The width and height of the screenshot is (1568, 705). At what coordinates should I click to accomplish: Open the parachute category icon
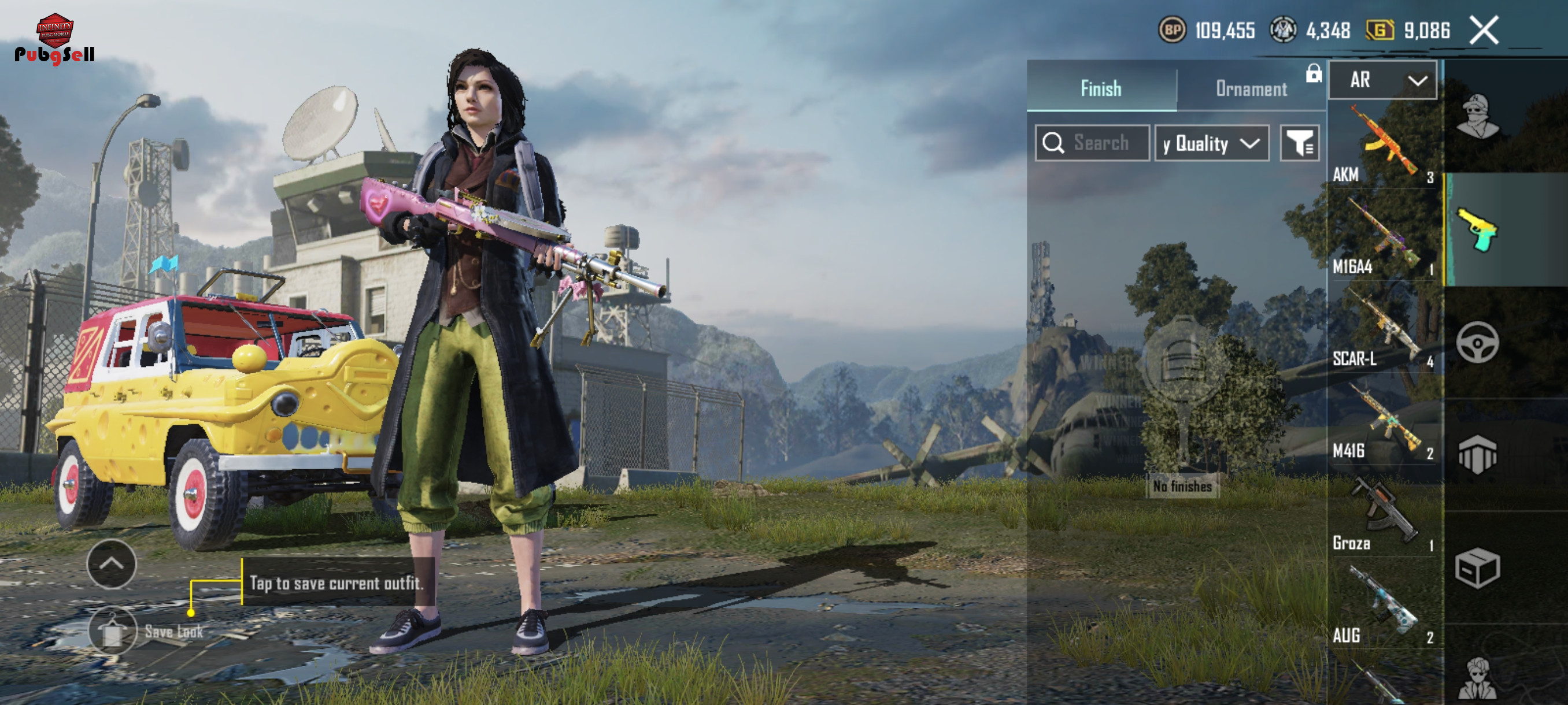tap(1477, 455)
